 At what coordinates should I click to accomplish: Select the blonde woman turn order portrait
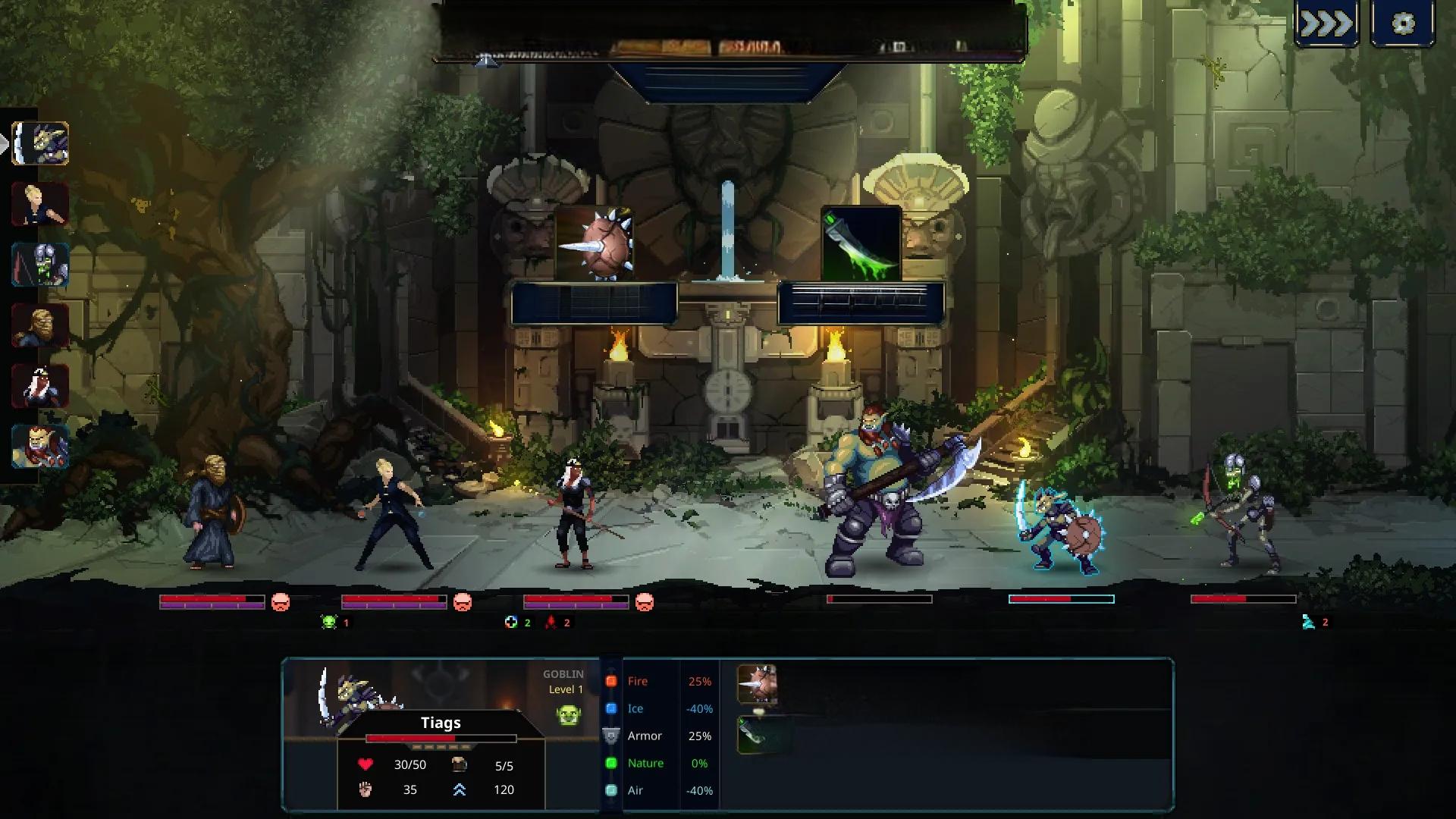point(40,204)
